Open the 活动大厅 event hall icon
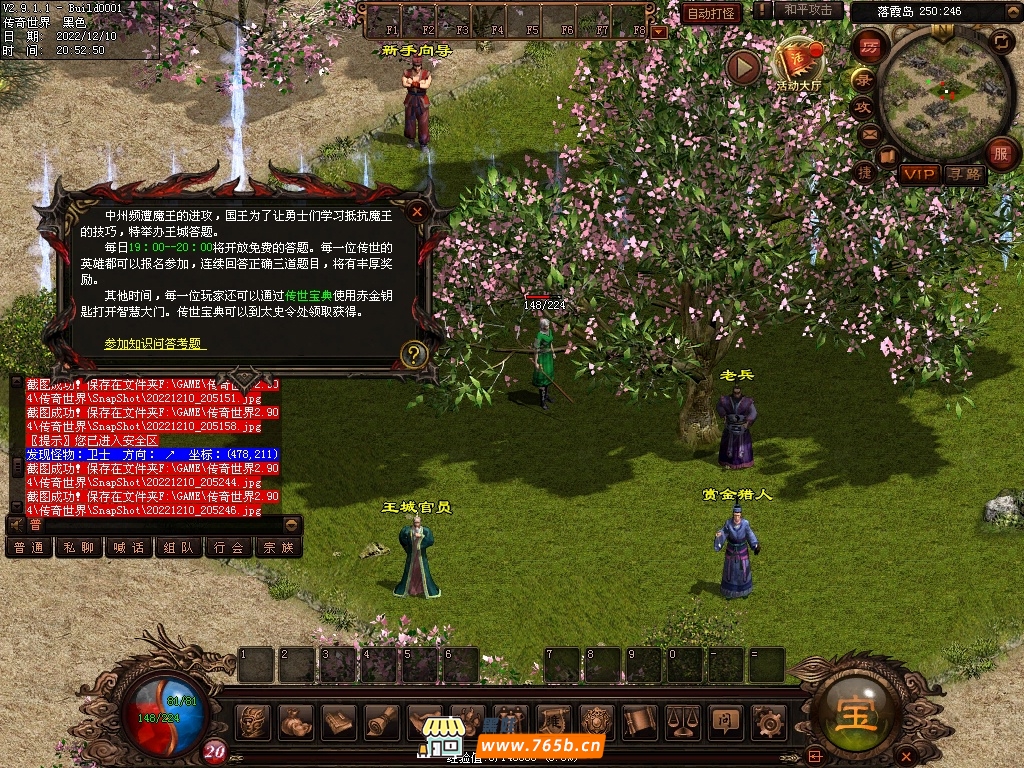Image resolution: width=1024 pixels, height=768 pixels. pyautogui.click(x=797, y=64)
